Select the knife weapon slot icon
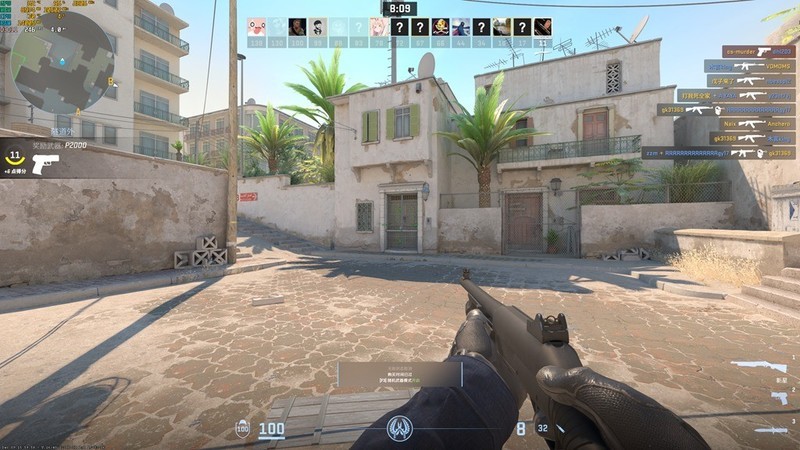 [x=770, y=430]
